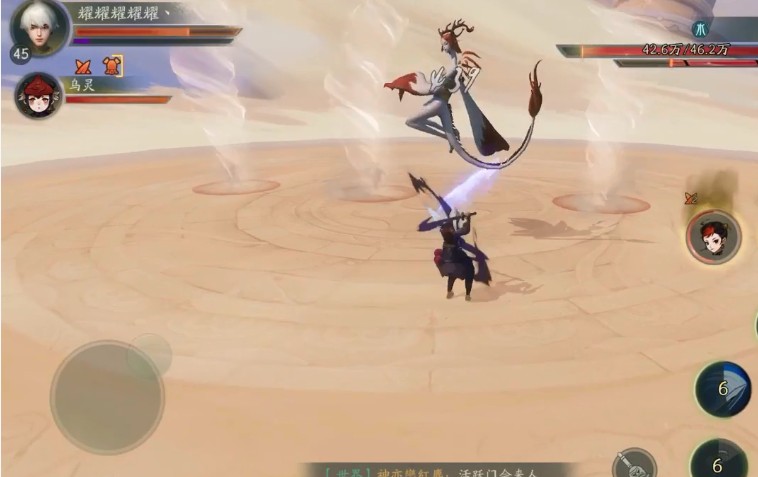The height and width of the screenshot is (477, 758).
Task: Use the dark round skill showing 6
Action: click(x=718, y=461)
